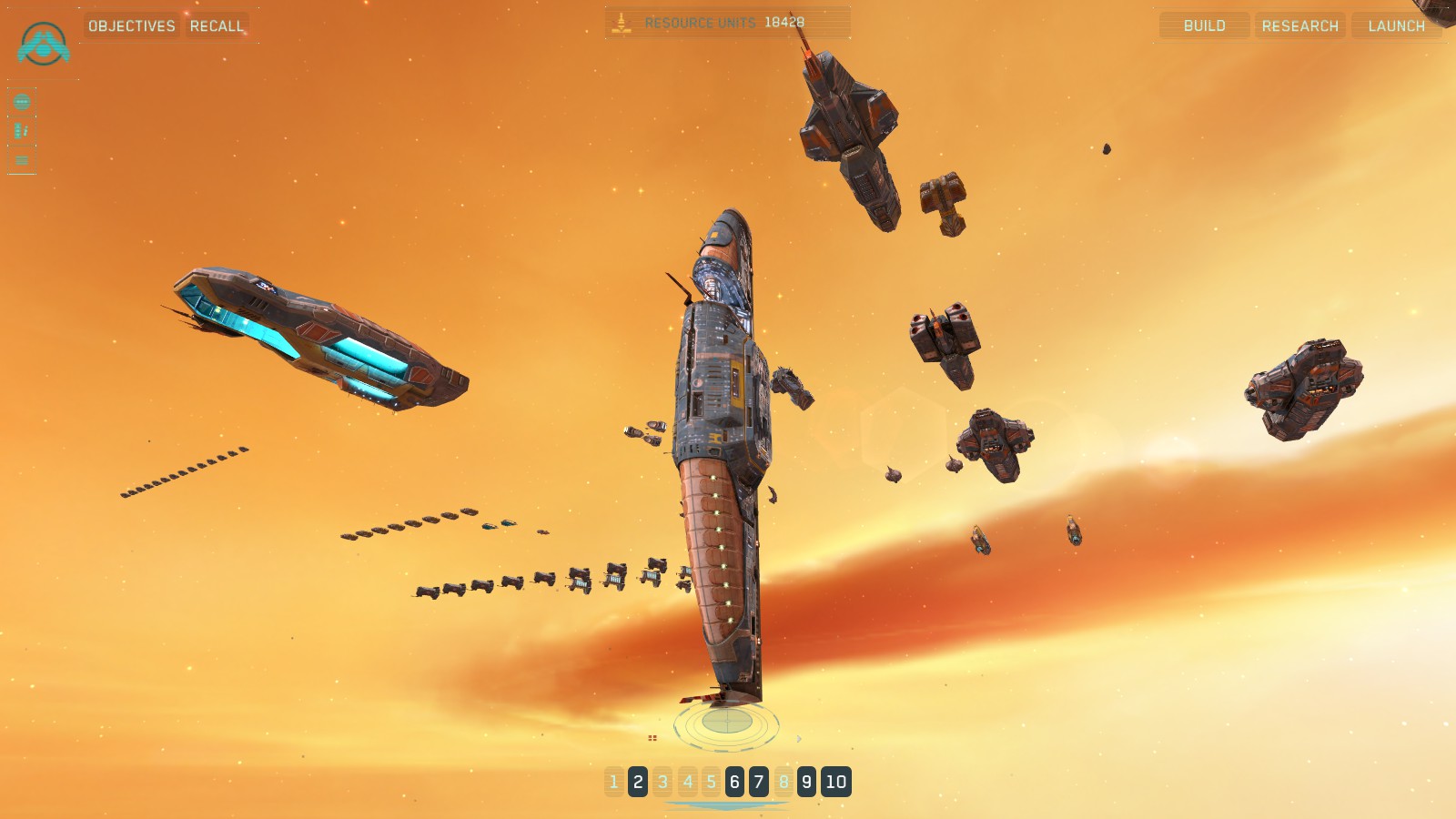Image resolution: width=1456 pixels, height=819 pixels.
Task: Expand the blue arrow below group numbers
Action: [727, 805]
